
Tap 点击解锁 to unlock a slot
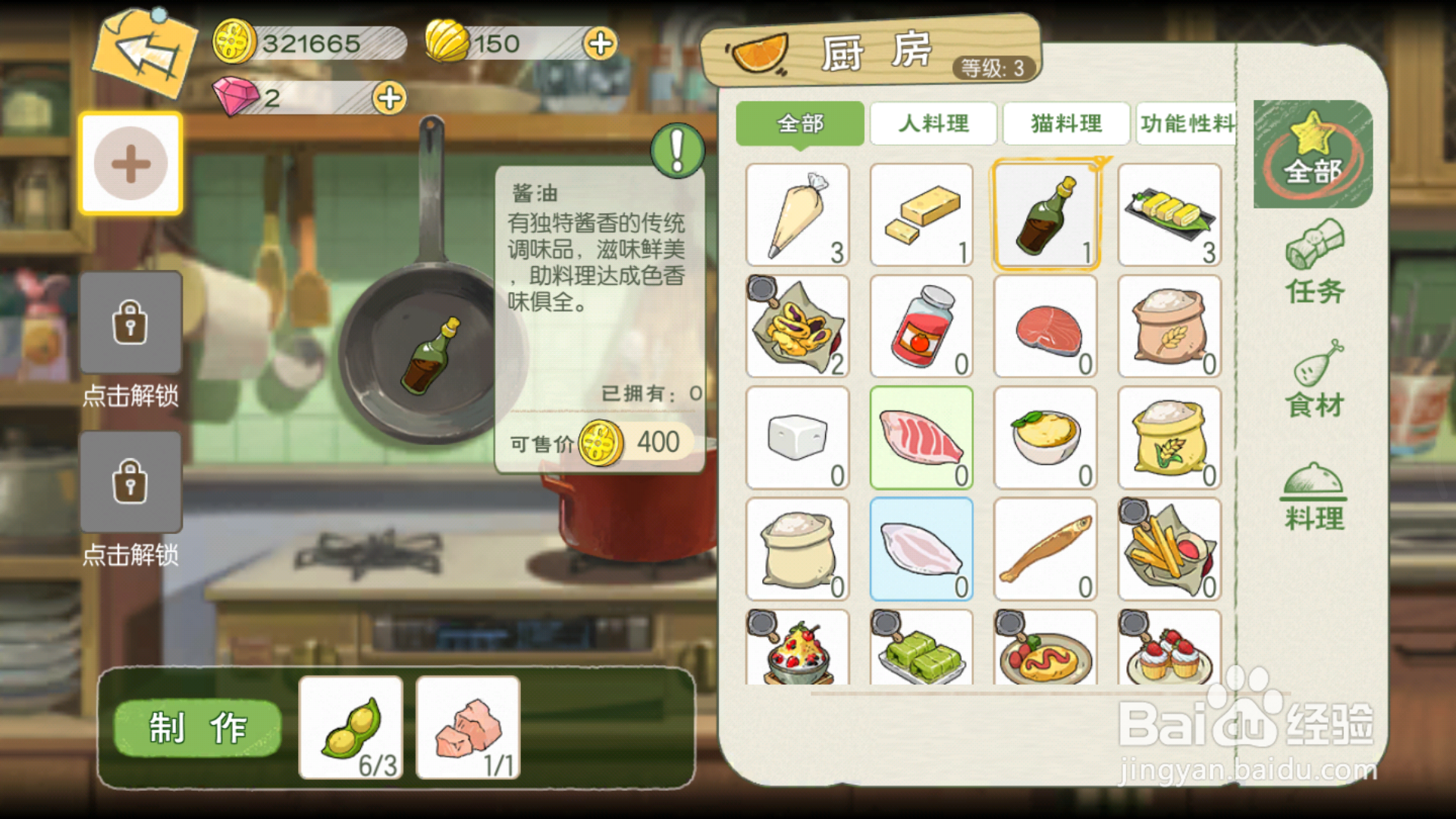(x=130, y=322)
